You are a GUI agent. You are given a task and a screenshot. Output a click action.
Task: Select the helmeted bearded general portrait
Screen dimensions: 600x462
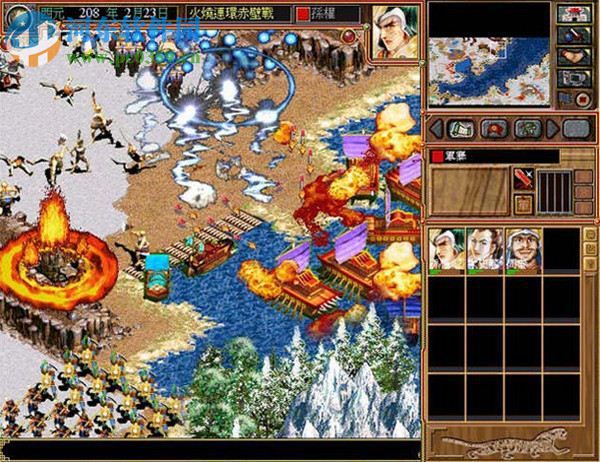(522, 249)
